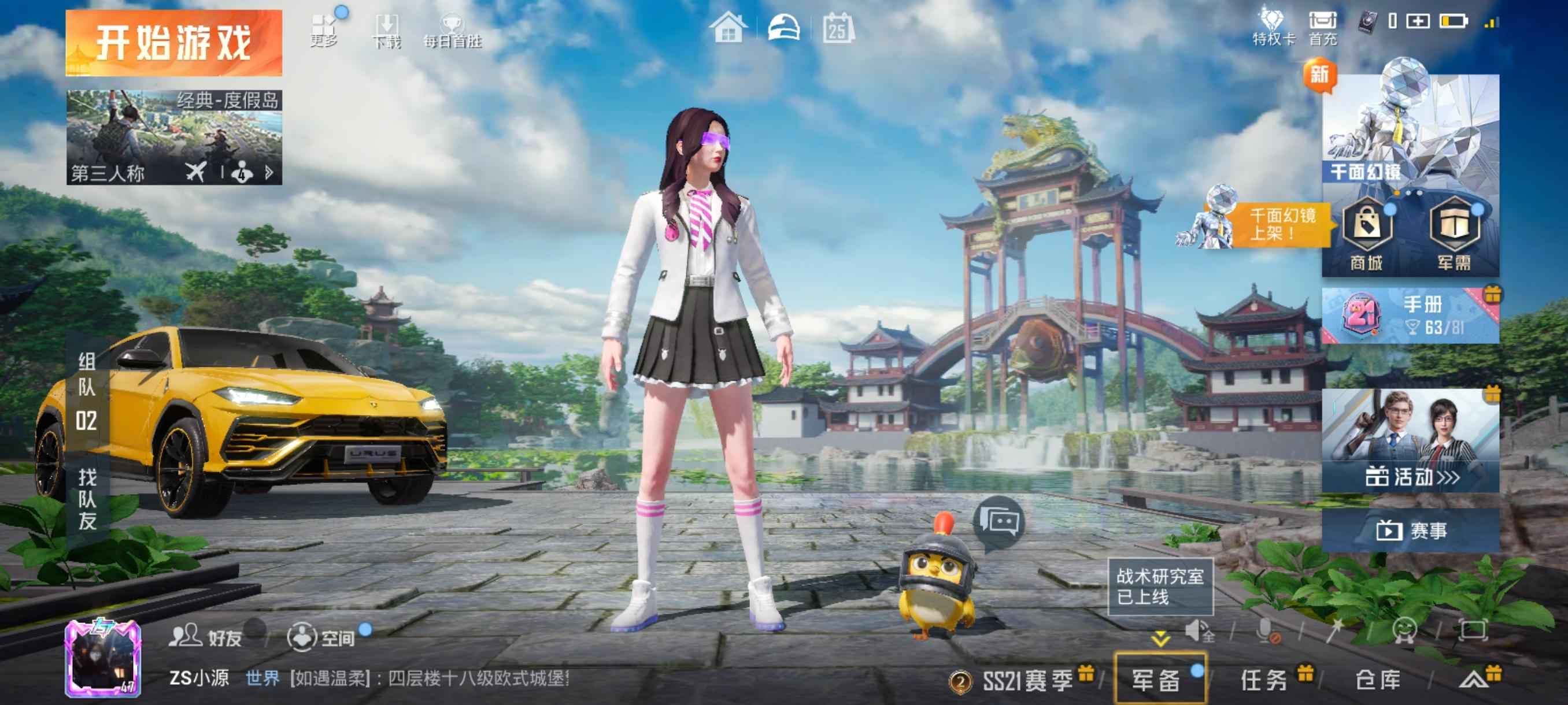
Task: Open the 任务 missions menu
Action: [x=1264, y=680]
